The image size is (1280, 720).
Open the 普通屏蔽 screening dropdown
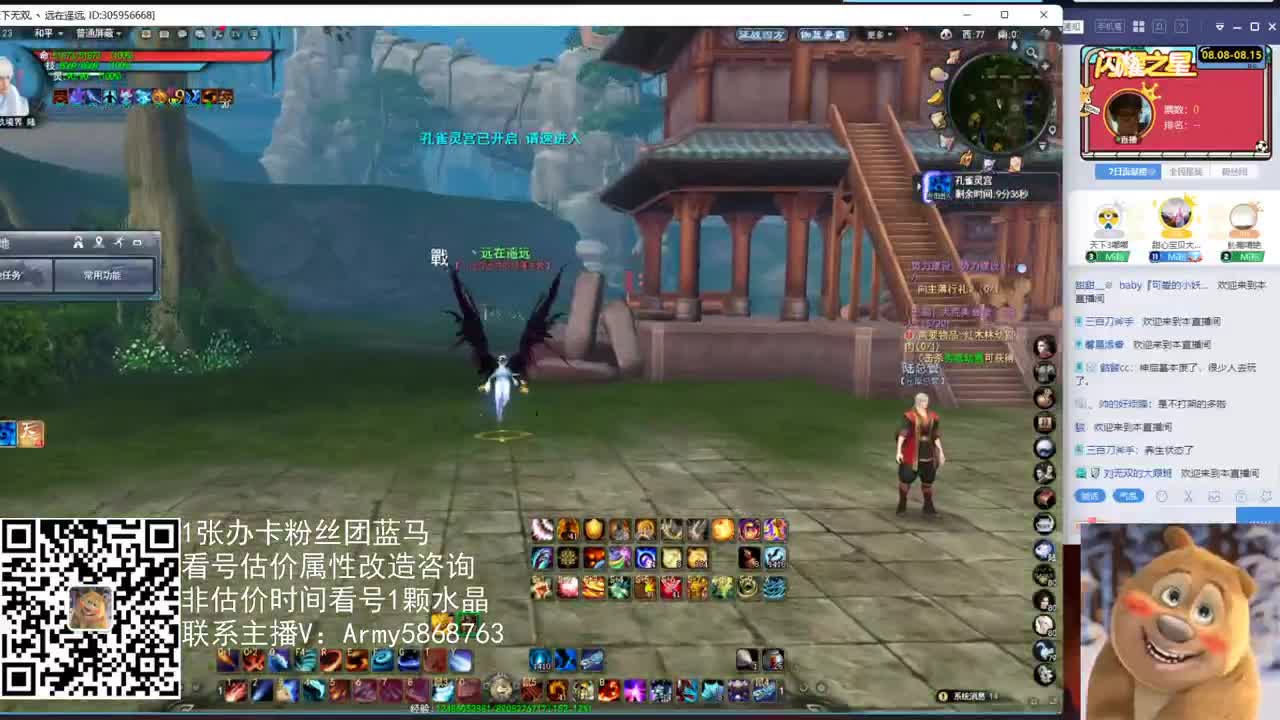click(x=98, y=33)
